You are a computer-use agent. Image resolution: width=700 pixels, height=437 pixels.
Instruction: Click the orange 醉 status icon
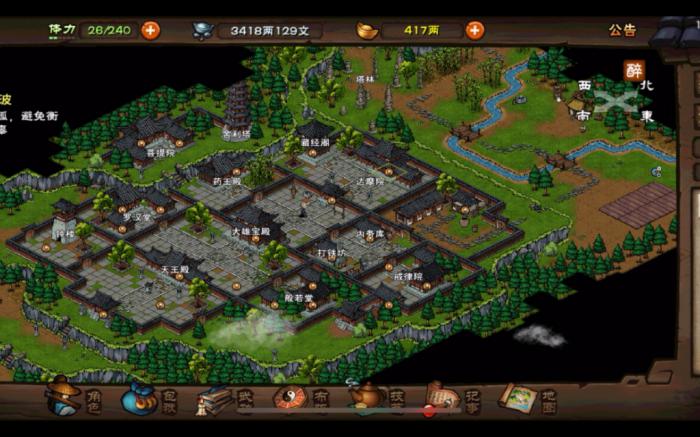pyautogui.click(x=634, y=70)
